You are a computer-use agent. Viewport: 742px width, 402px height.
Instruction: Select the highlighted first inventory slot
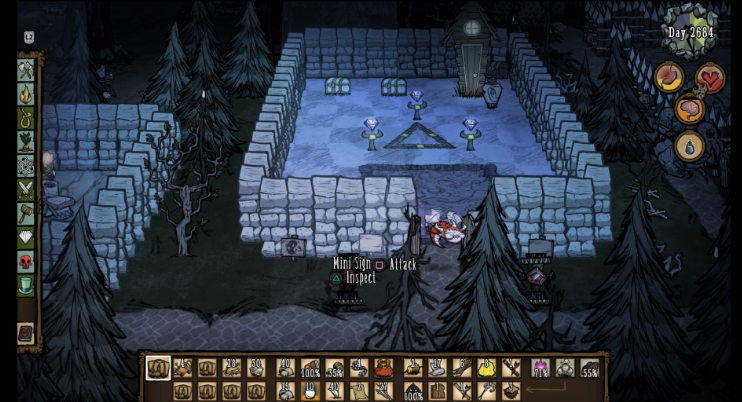(158, 368)
